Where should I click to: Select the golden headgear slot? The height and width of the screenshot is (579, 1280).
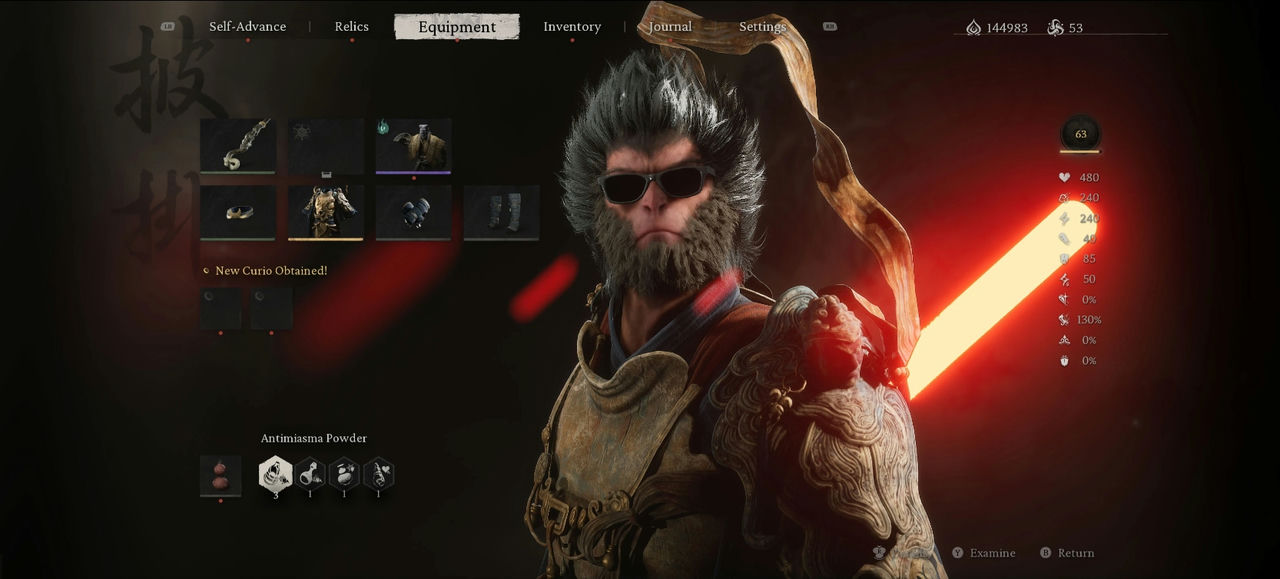pos(238,212)
